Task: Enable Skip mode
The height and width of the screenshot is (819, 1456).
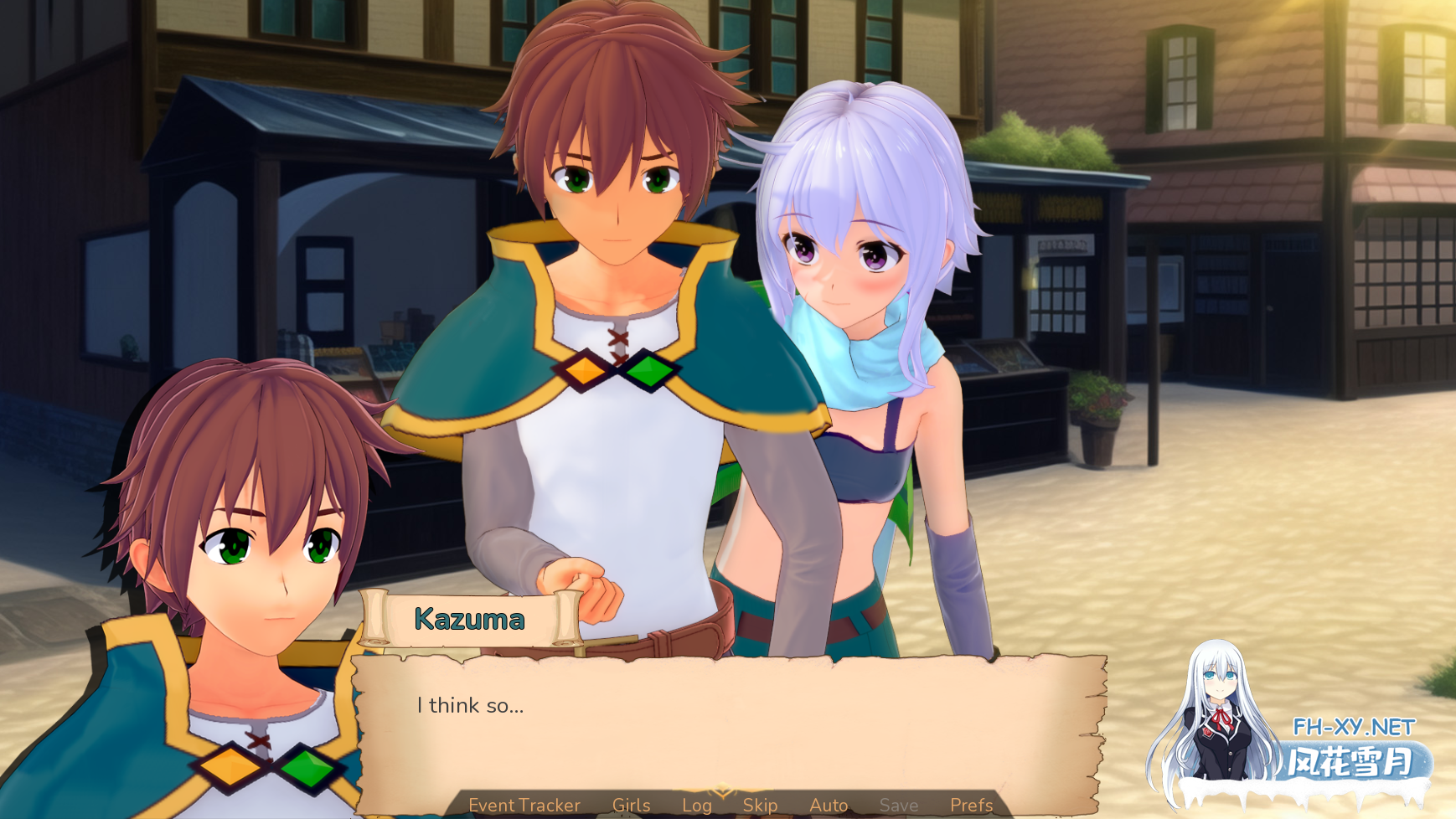Action: click(761, 805)
